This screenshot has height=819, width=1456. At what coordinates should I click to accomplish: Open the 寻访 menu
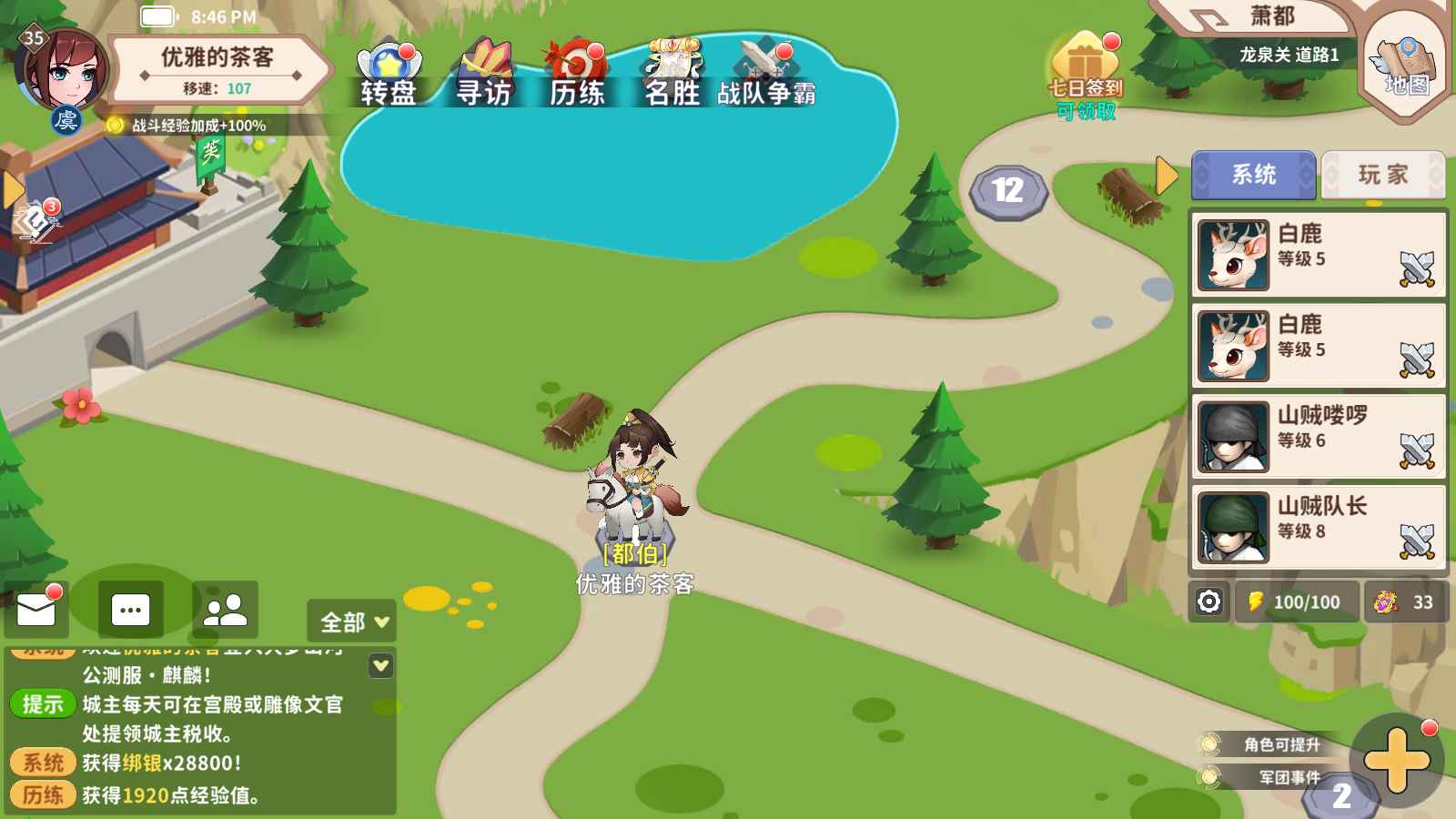(483, 74)
